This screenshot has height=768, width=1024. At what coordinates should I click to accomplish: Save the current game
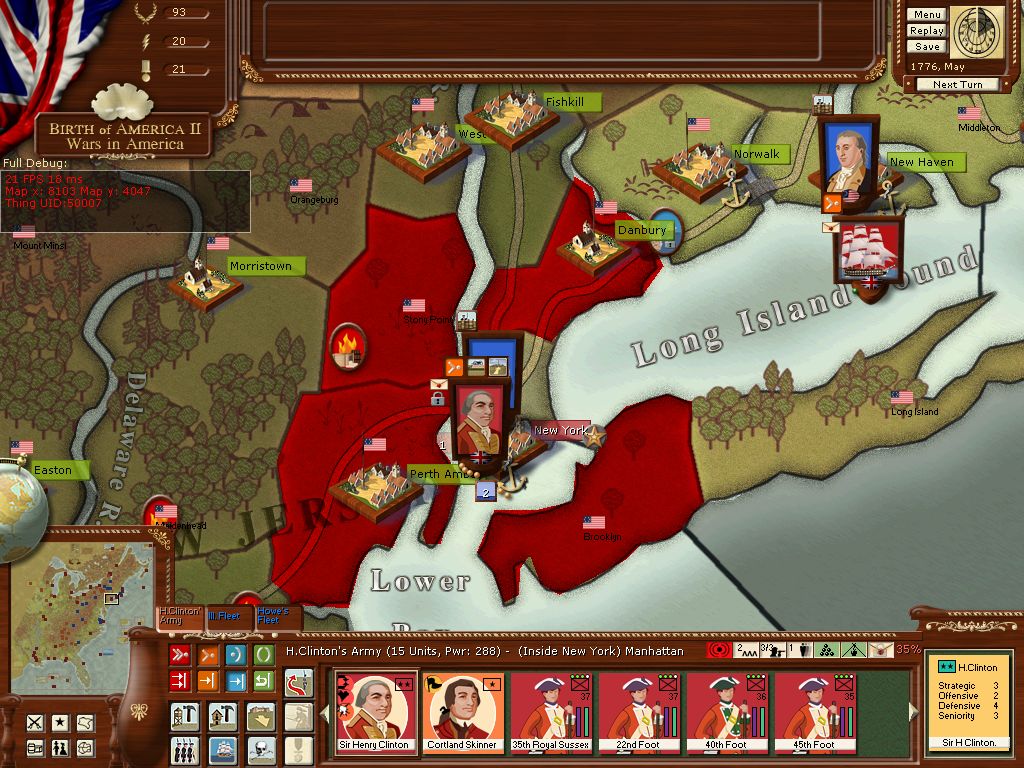pos(927,47)
